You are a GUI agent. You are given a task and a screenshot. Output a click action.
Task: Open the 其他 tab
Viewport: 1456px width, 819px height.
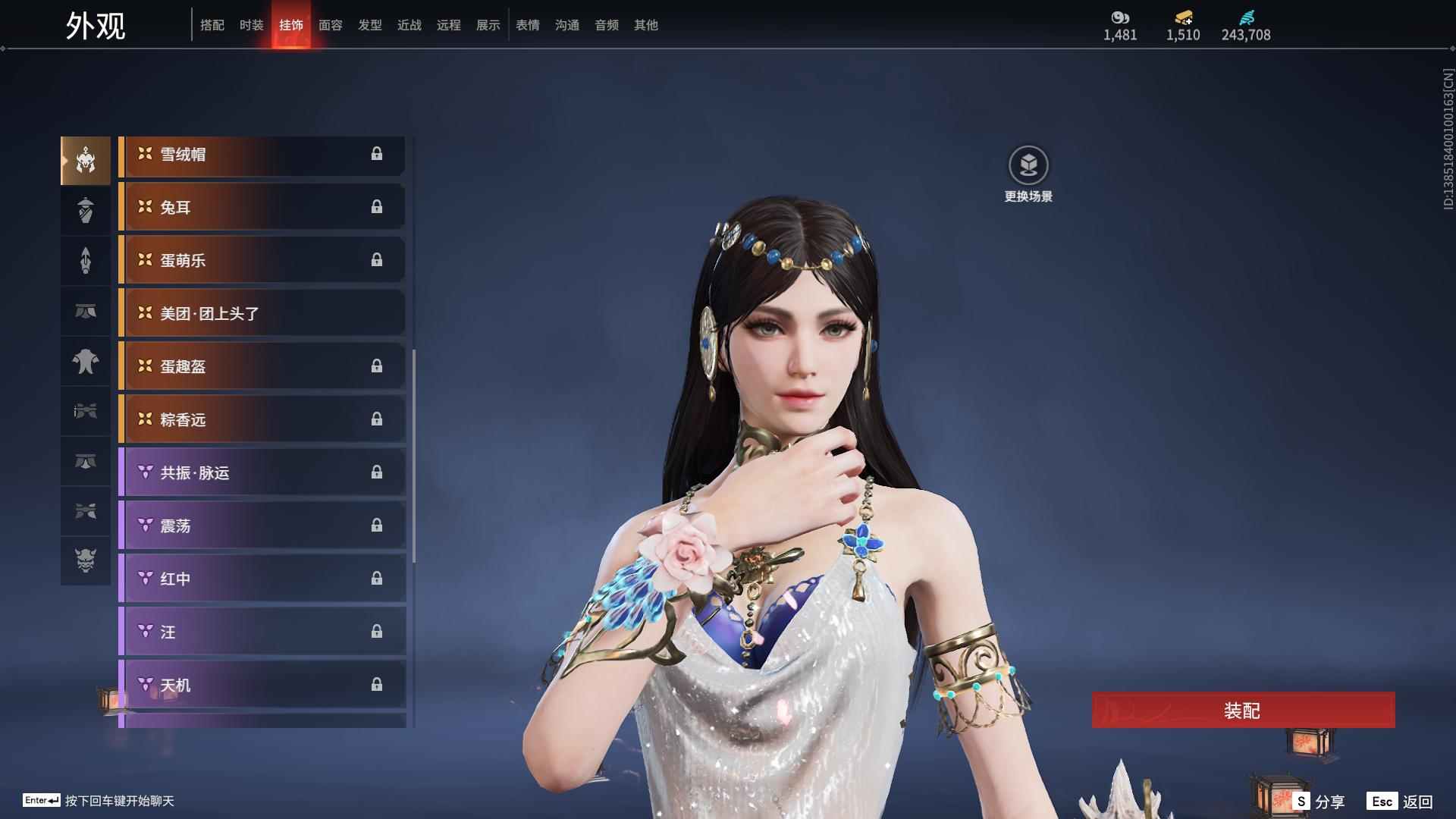(x=645, y=25)
